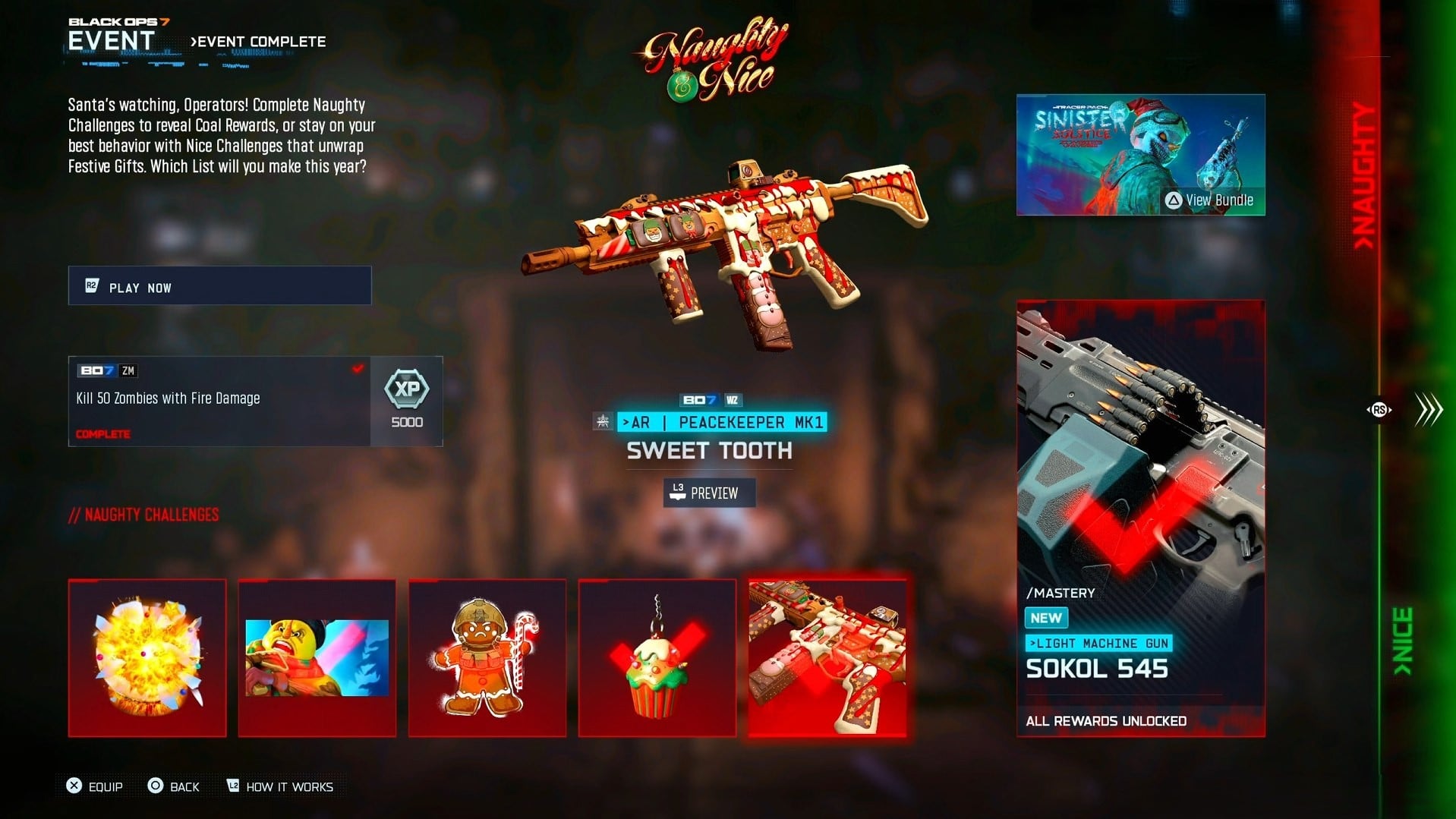This screenshot has height=819, width=1456.
Task: Select the cupcake charm reward tile
Action: click(657, 657)
